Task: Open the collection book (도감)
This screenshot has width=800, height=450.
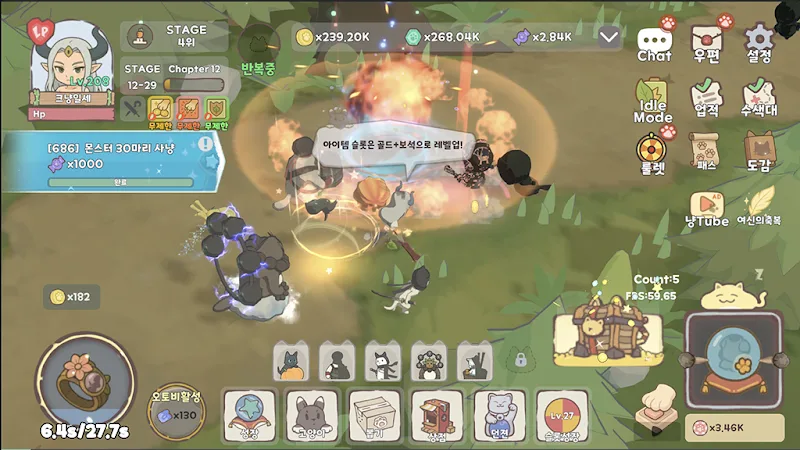Action: click(760, 152)
